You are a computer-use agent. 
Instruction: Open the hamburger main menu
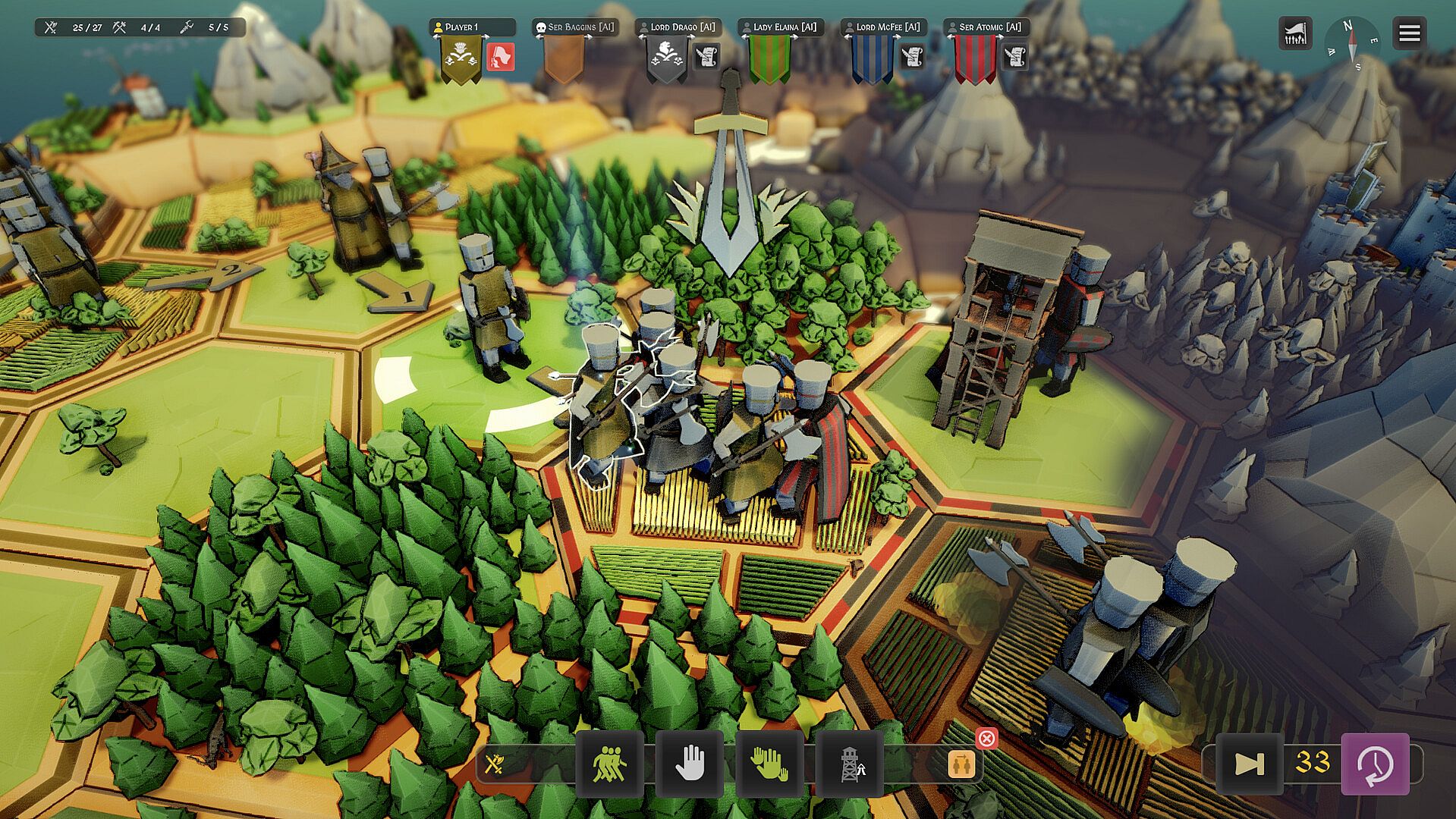coord(1409,33)
